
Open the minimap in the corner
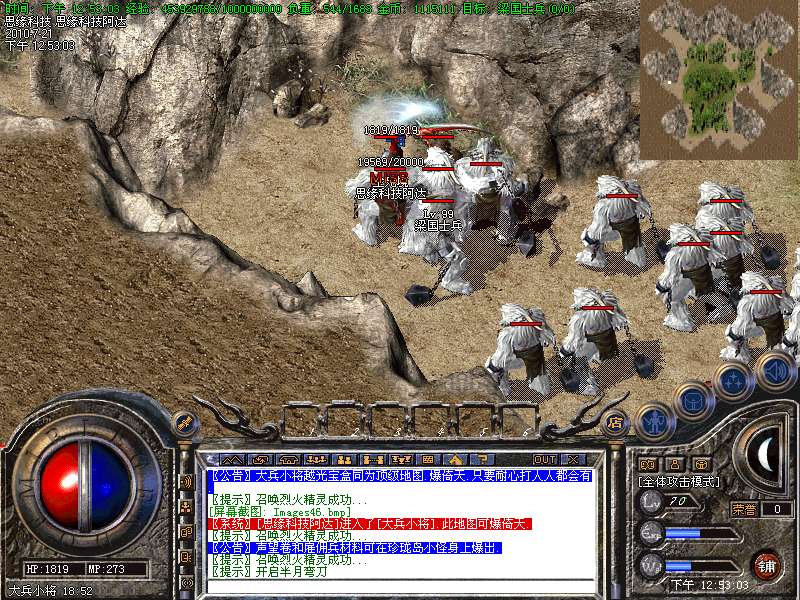(720, 80)
